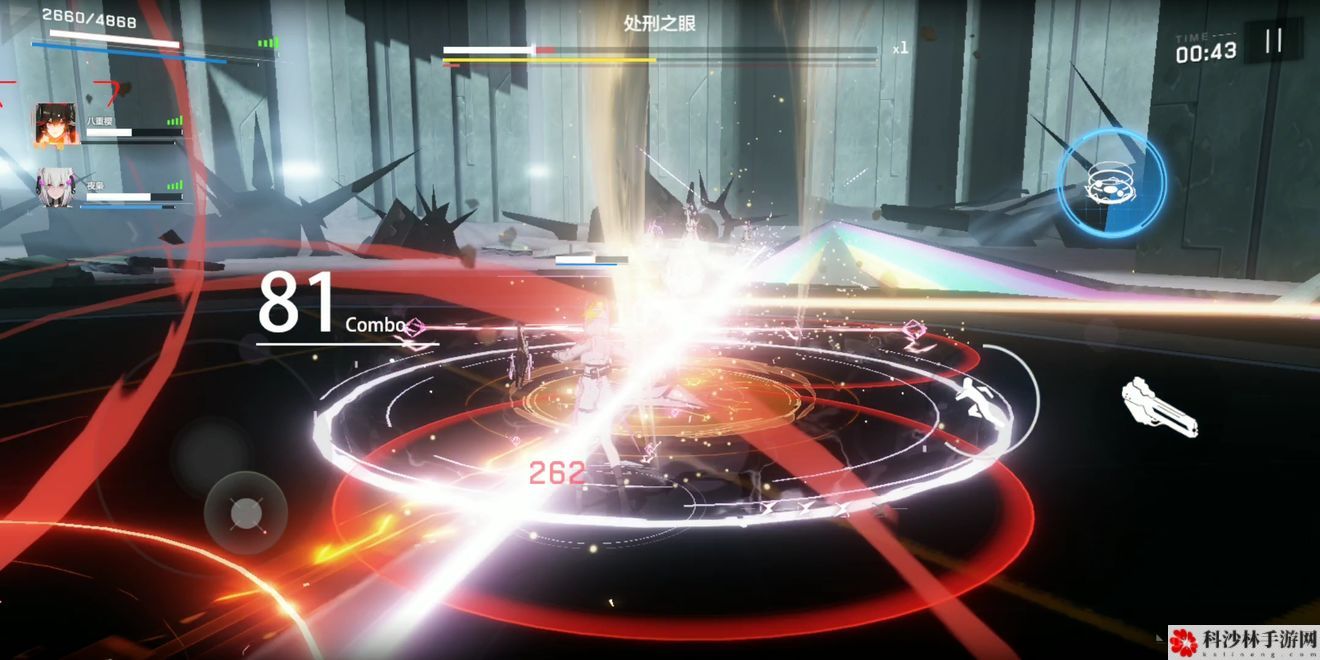Pause the battle with the pause button
The height and width of the screenshot is (660, 1320).
click(x=1273, y=41)
